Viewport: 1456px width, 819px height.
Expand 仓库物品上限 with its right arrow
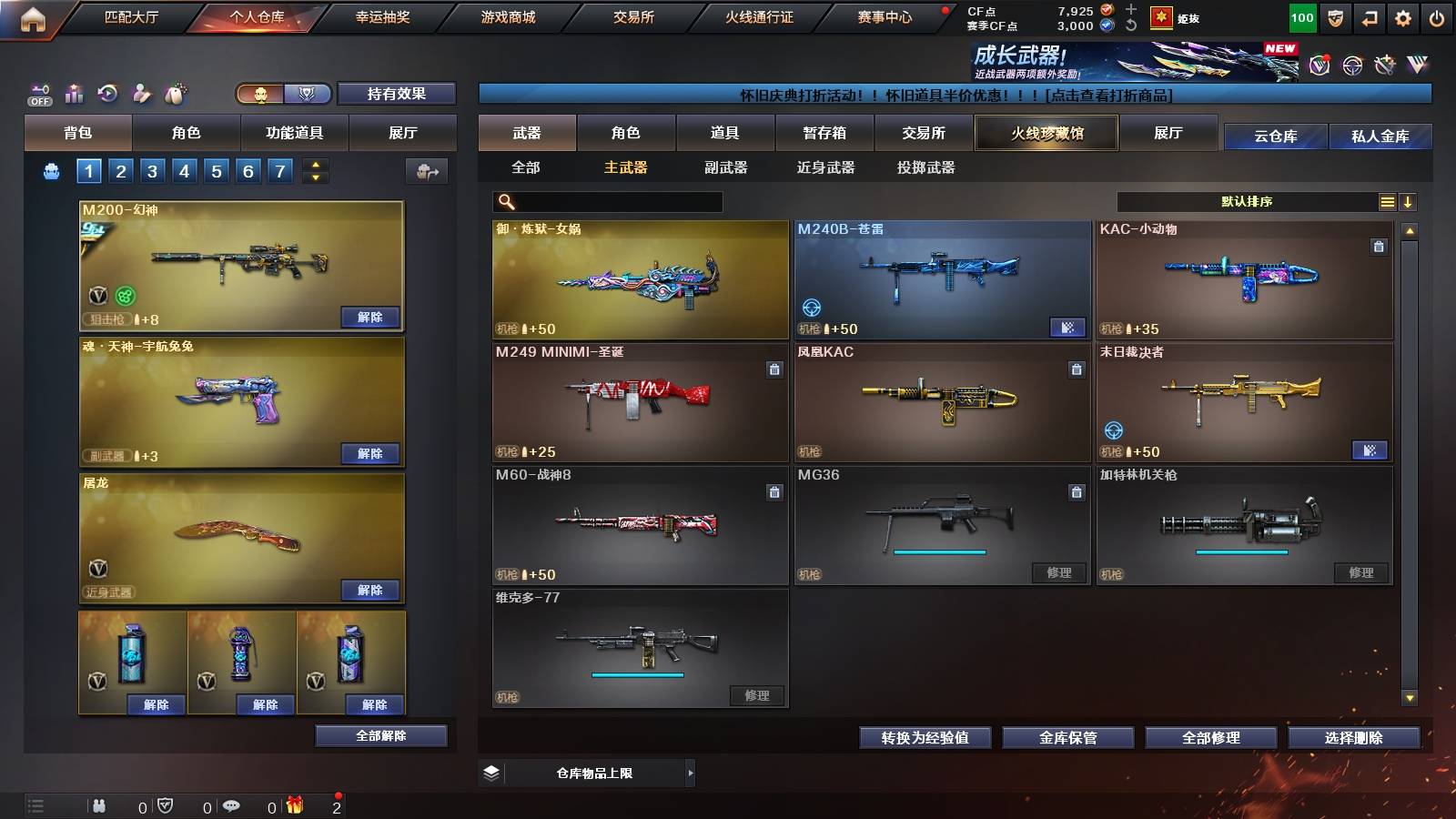(x=691, y=772)
